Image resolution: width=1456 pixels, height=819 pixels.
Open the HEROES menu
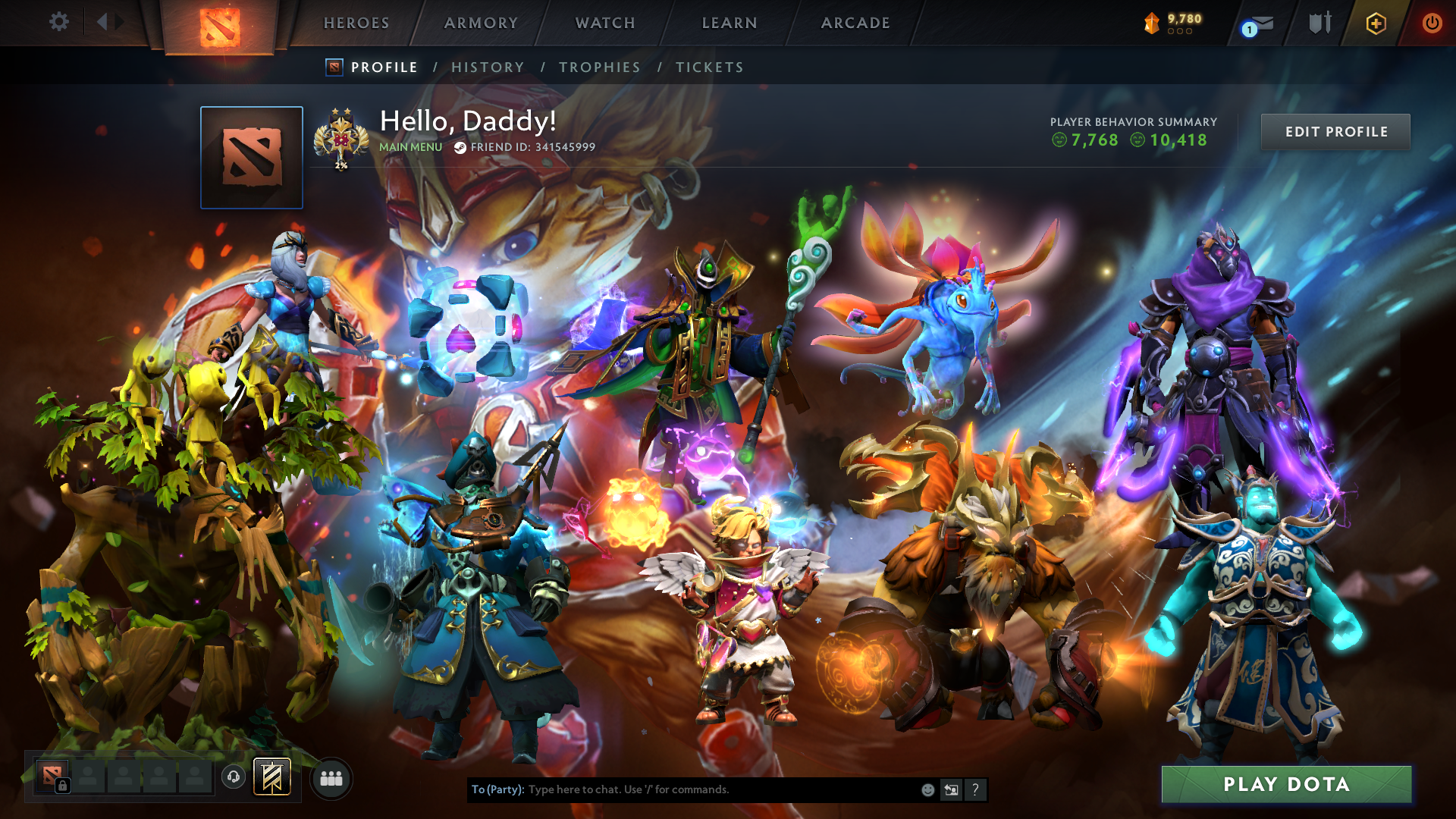(x=356, y=23)
